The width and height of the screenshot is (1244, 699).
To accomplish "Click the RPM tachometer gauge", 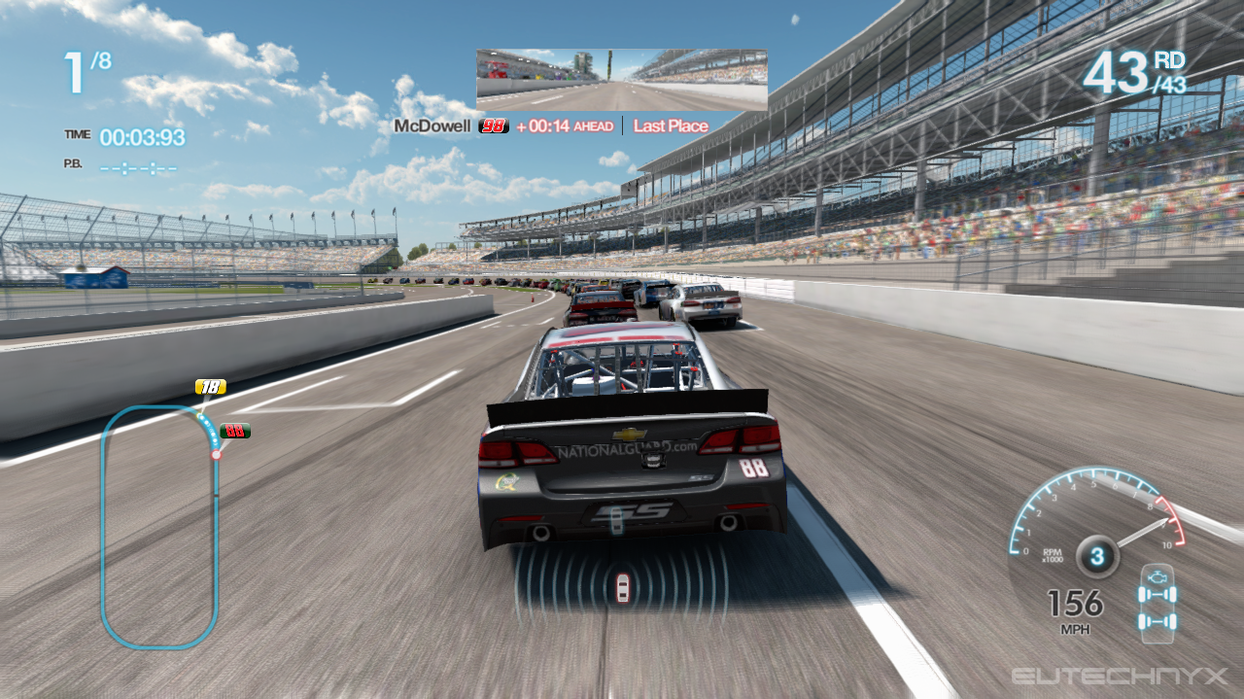I will tap(1096, 518).
